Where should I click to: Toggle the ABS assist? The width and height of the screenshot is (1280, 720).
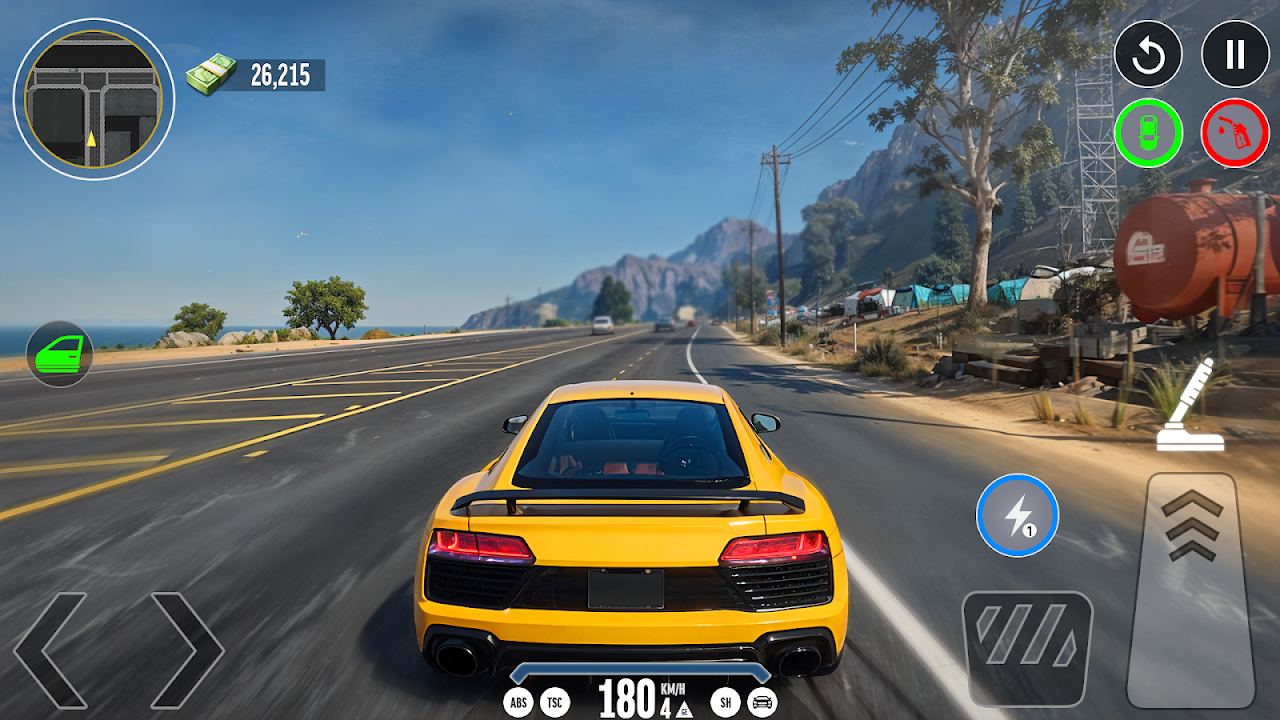pos(518,702)
